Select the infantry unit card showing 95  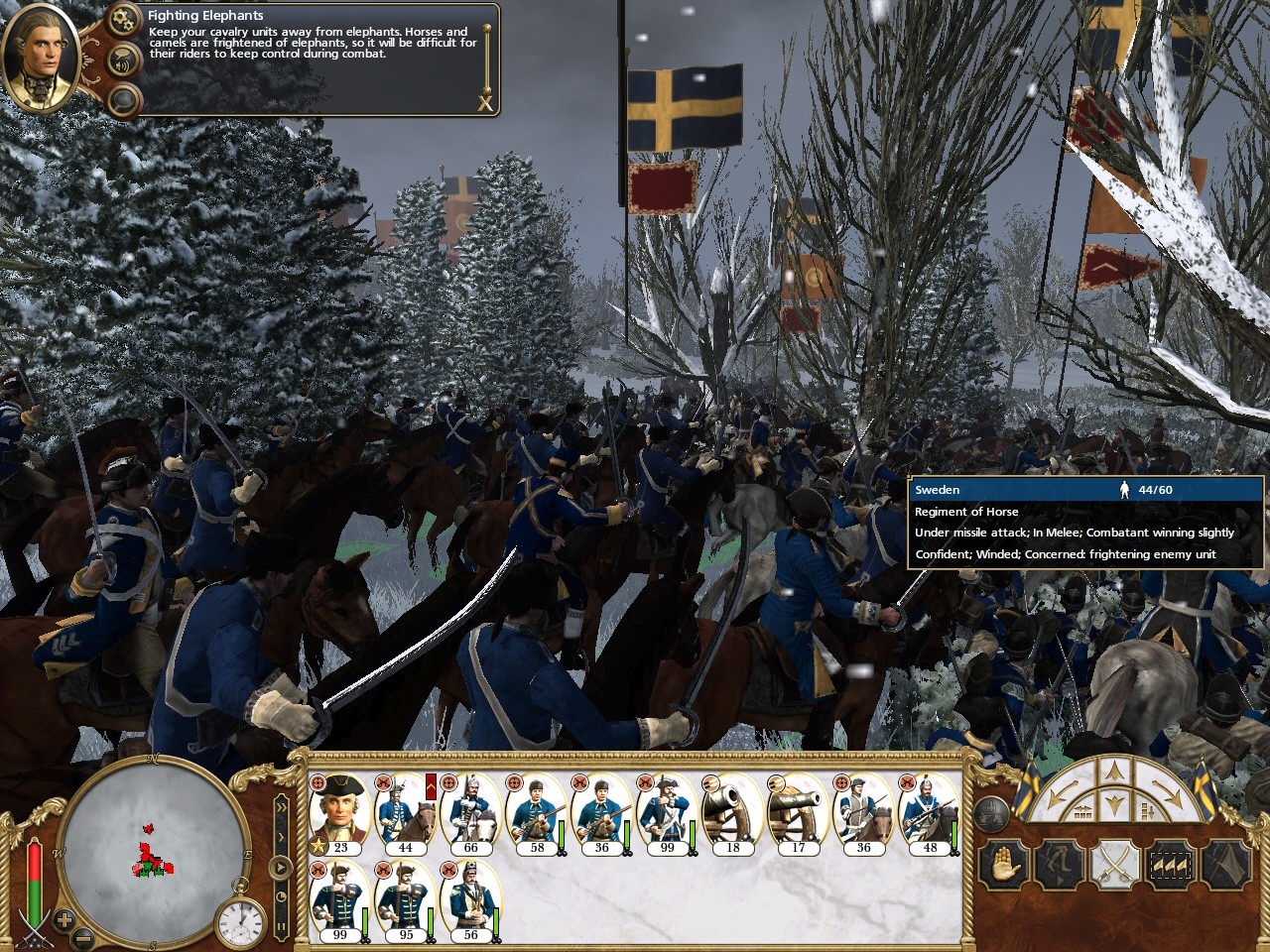pyautogui.click(x=405, y=900)
